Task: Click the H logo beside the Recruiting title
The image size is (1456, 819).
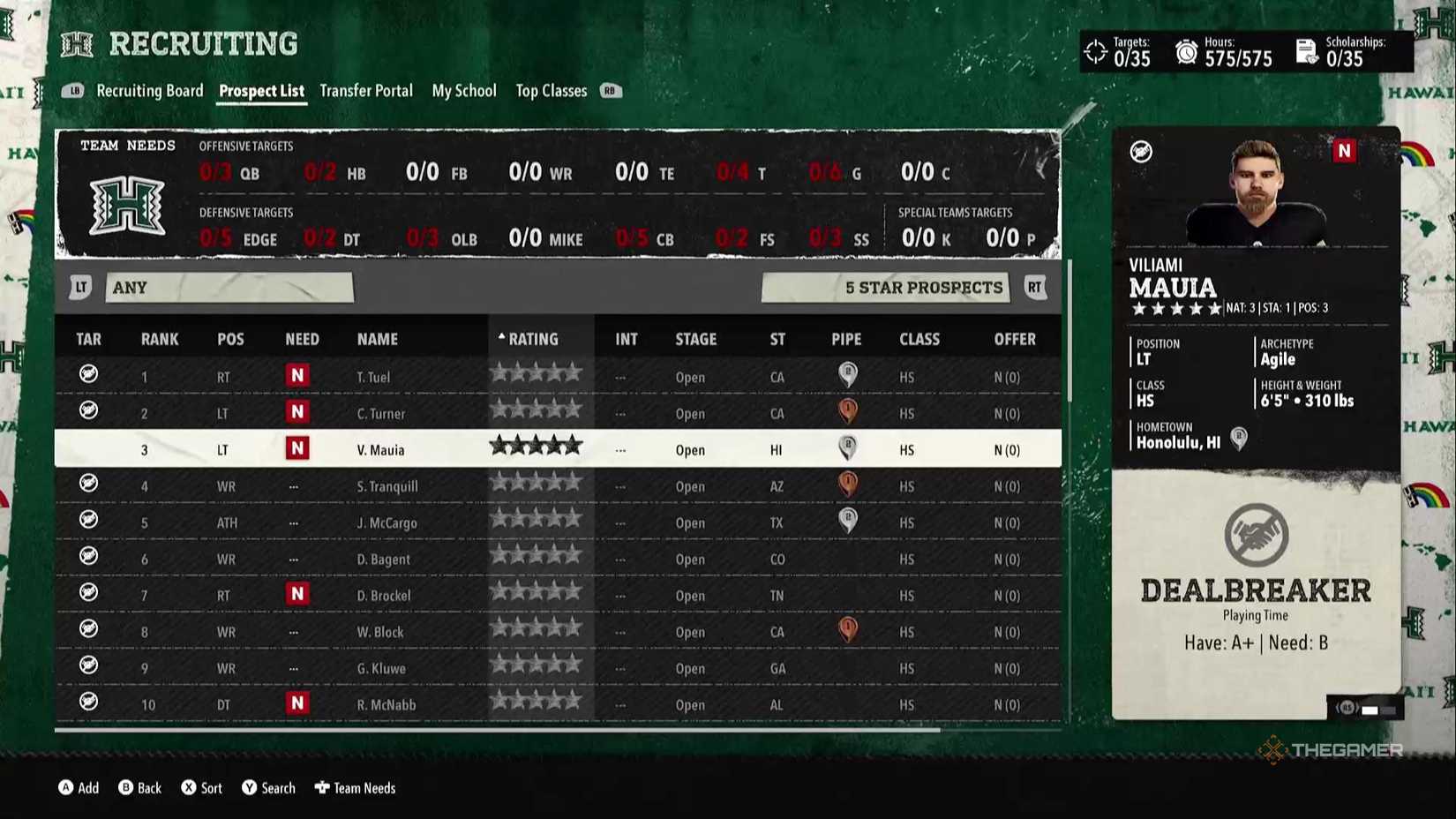Action: pos(76,42)
